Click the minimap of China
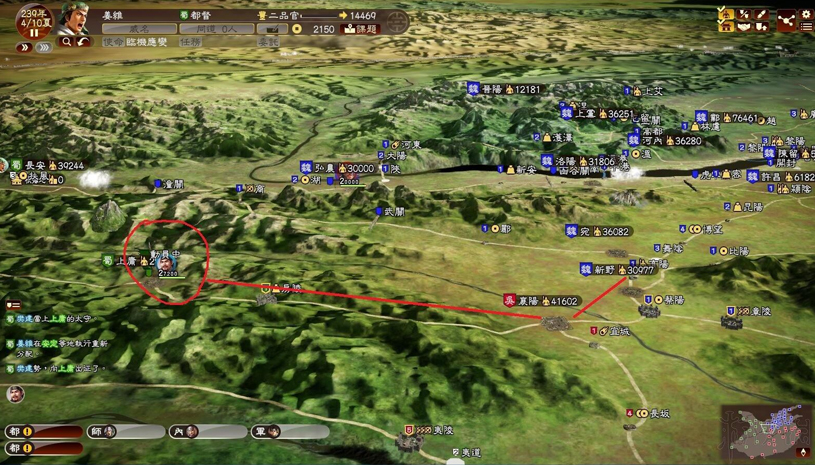Viewport: 815px width, 465px height. tap(765, 430)
